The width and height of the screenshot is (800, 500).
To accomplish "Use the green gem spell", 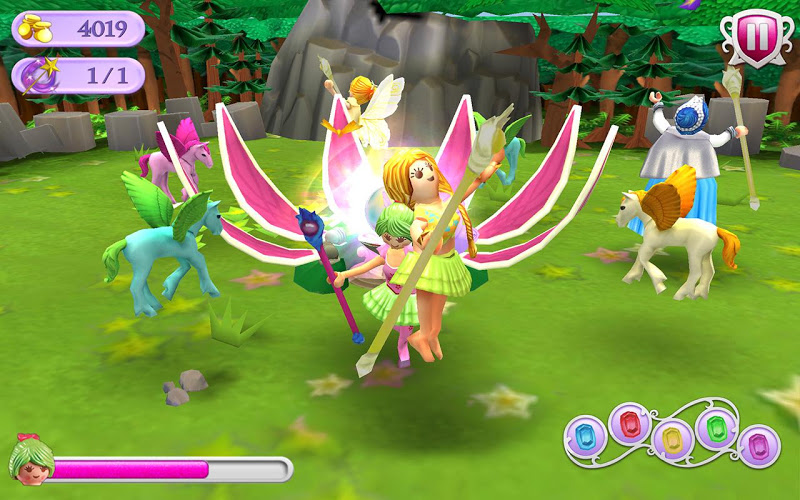I will [x=716, y=428].
